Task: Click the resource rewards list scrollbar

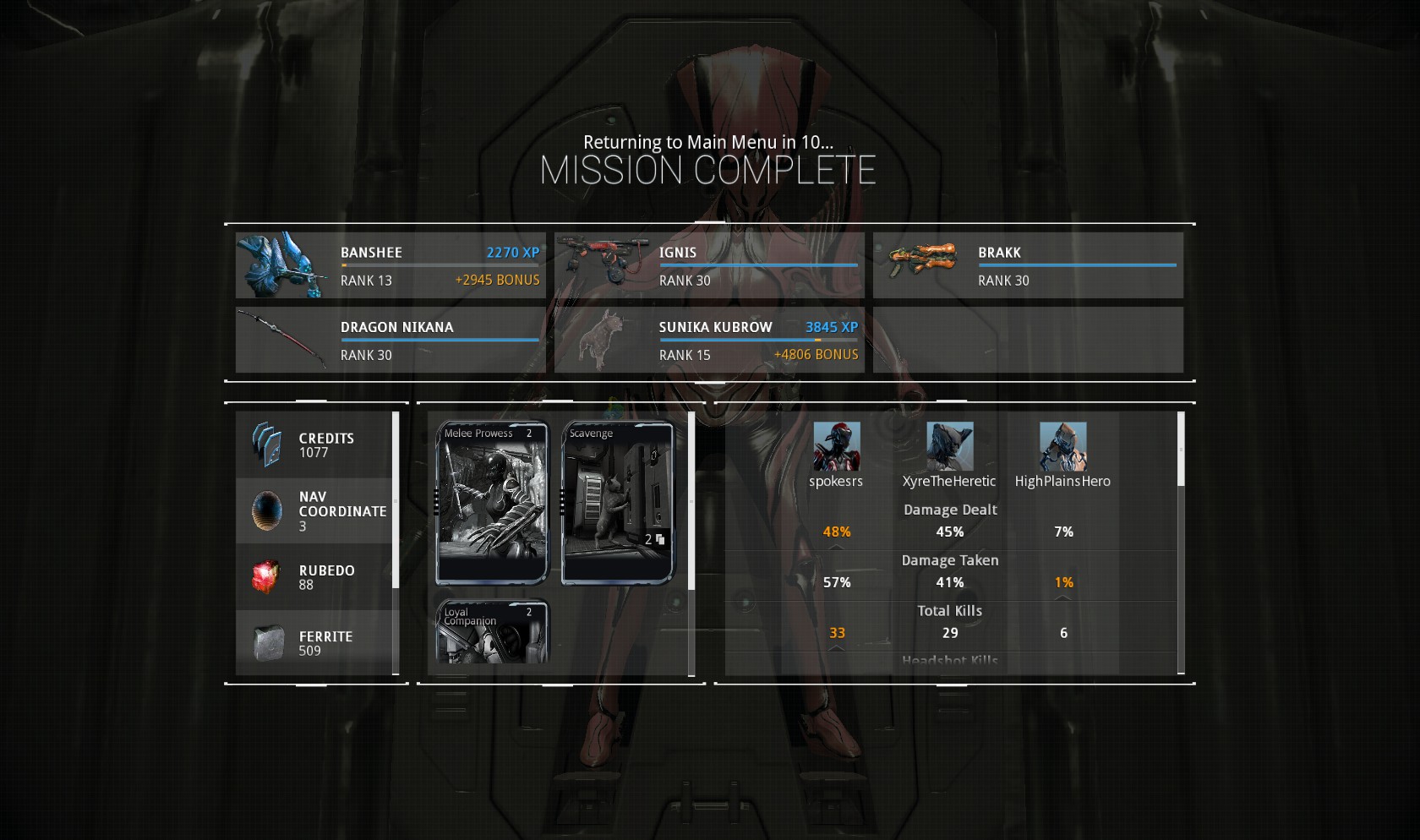Action: tap(396, 500)
